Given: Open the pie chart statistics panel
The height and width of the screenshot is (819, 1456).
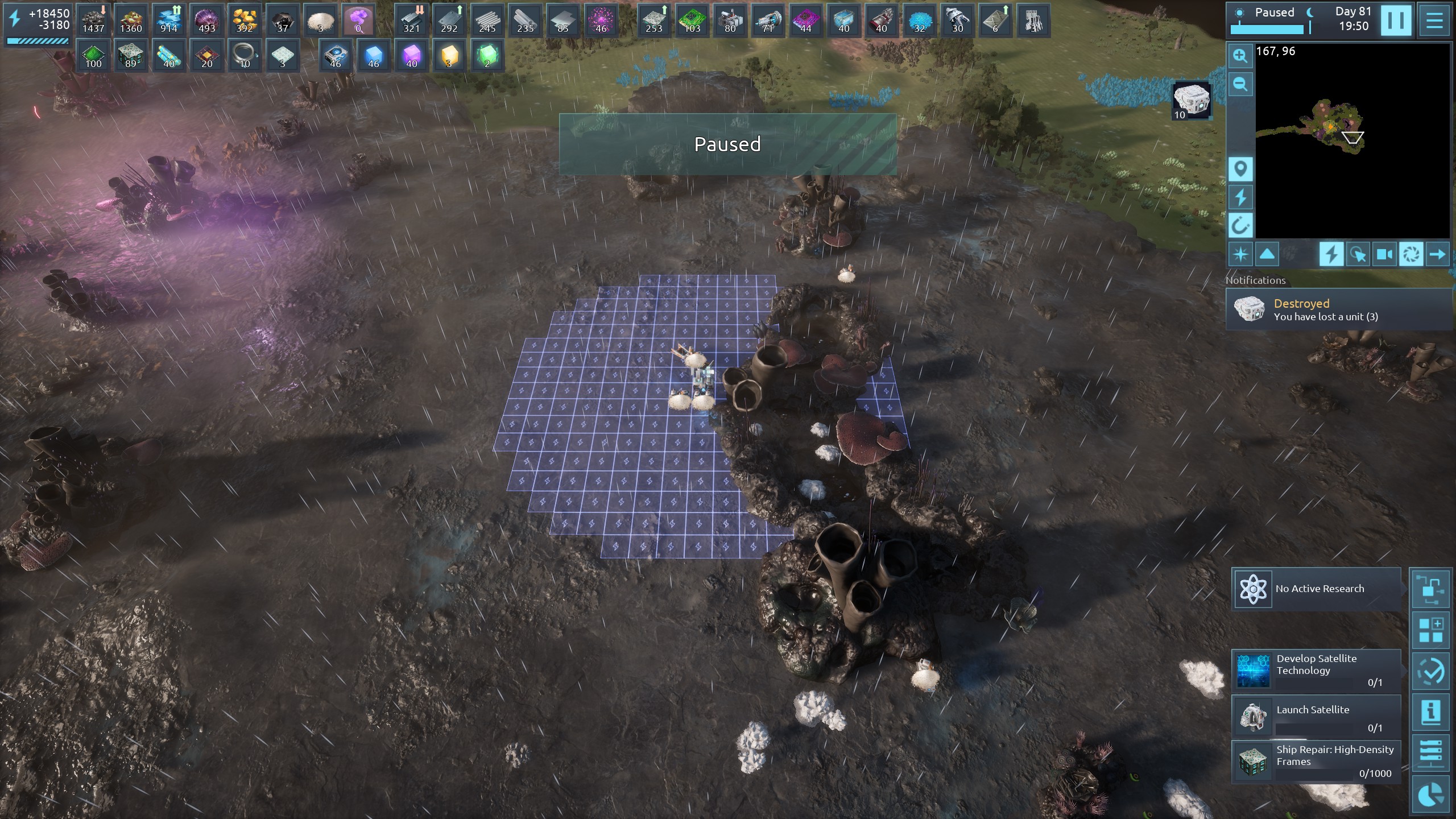Looking at the screenshot, I should tap(1430, 795).
